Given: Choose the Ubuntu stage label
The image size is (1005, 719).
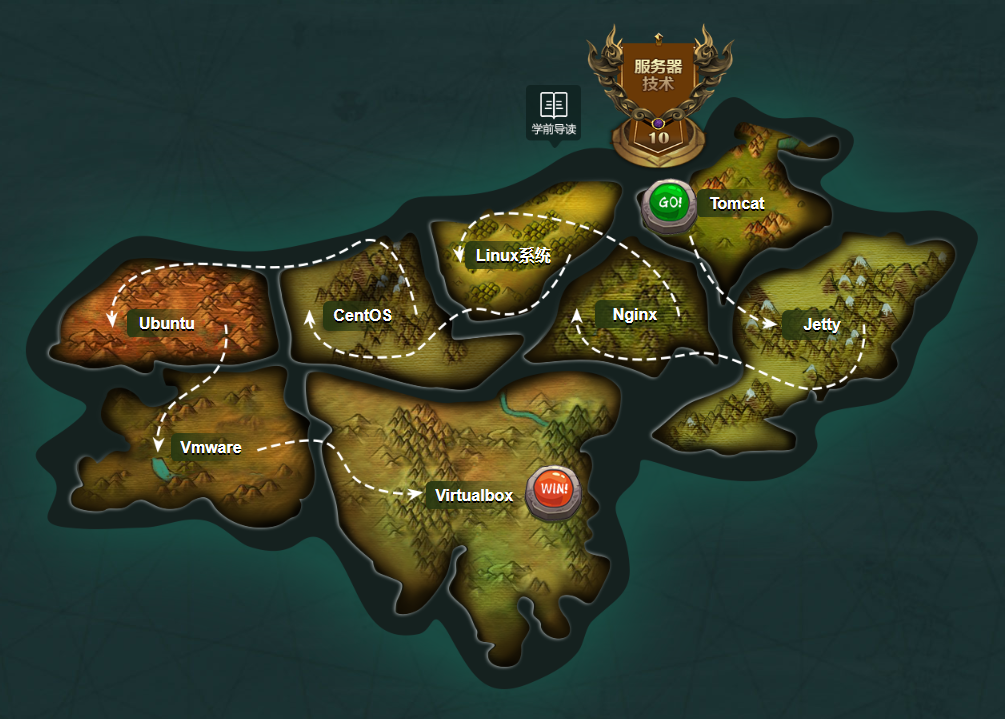Looking at the screenshot, I should [x=166, y=324].
